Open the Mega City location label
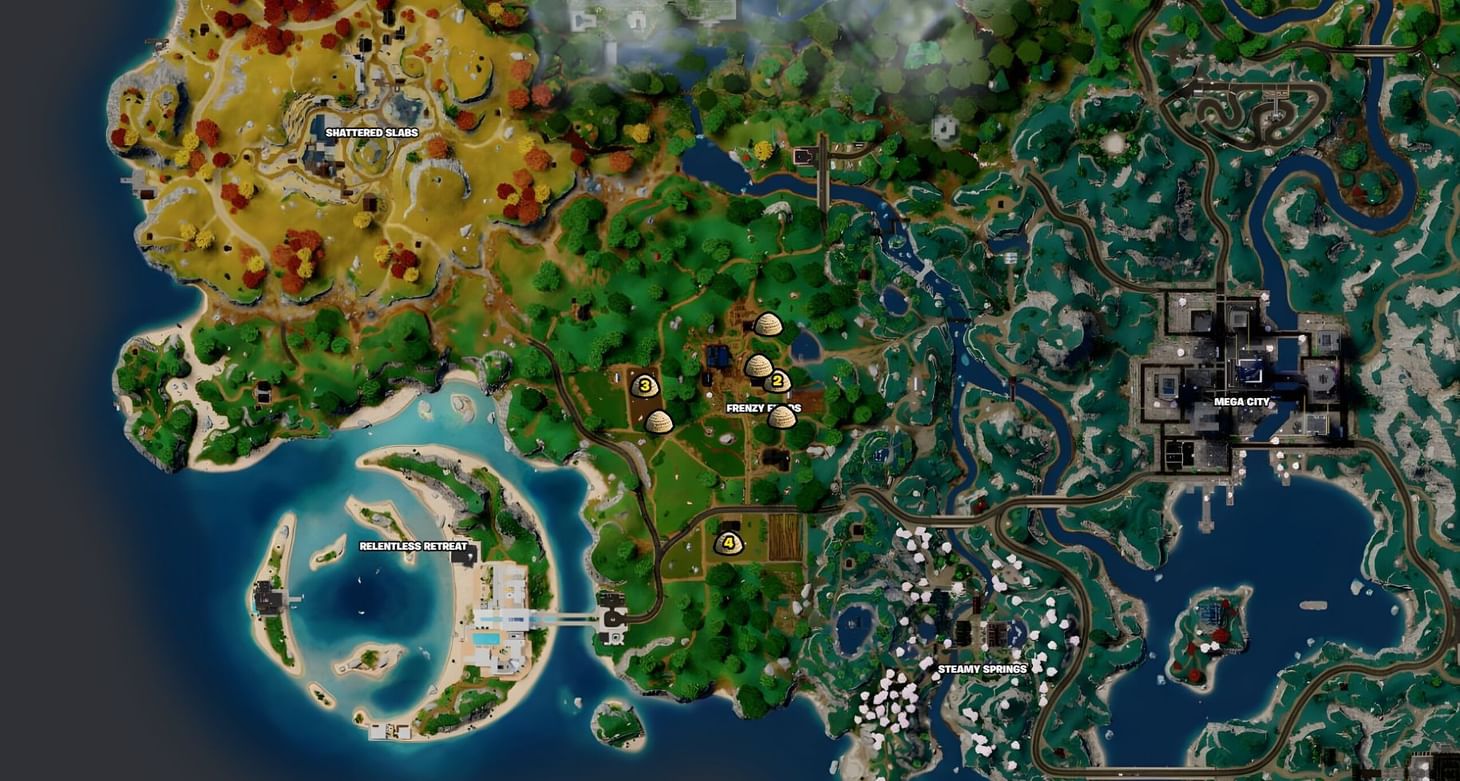 pos(1241,402)
